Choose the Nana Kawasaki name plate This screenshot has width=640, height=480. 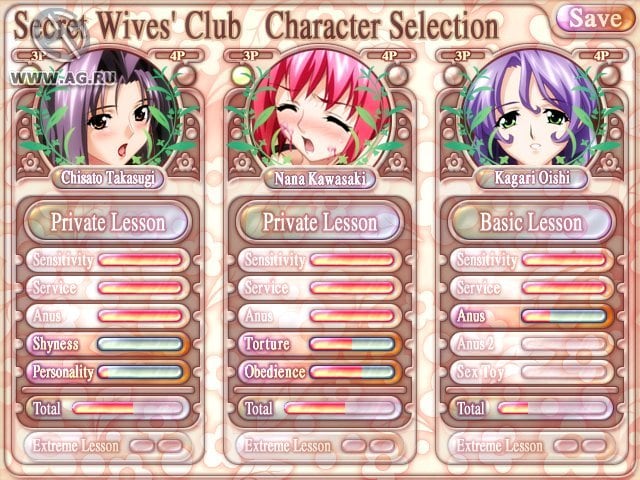(320, 179)
